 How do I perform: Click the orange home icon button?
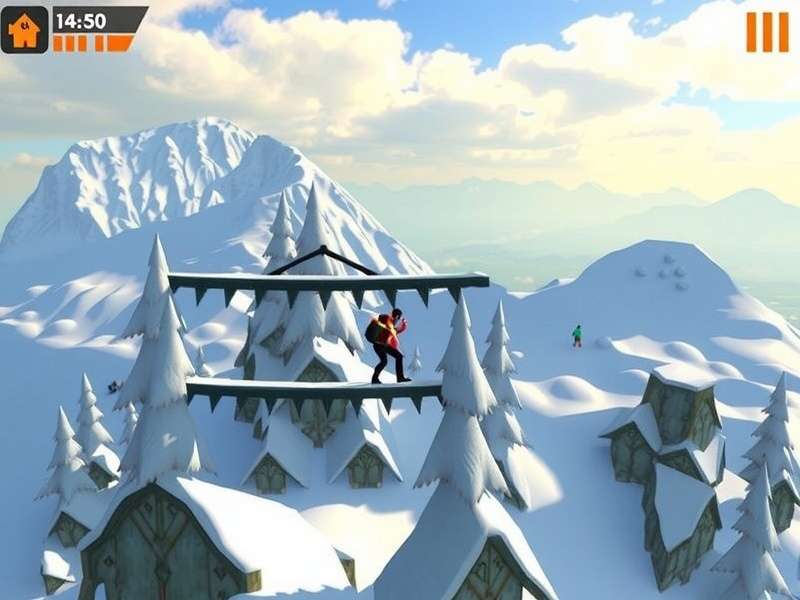(x=24, y=29)
